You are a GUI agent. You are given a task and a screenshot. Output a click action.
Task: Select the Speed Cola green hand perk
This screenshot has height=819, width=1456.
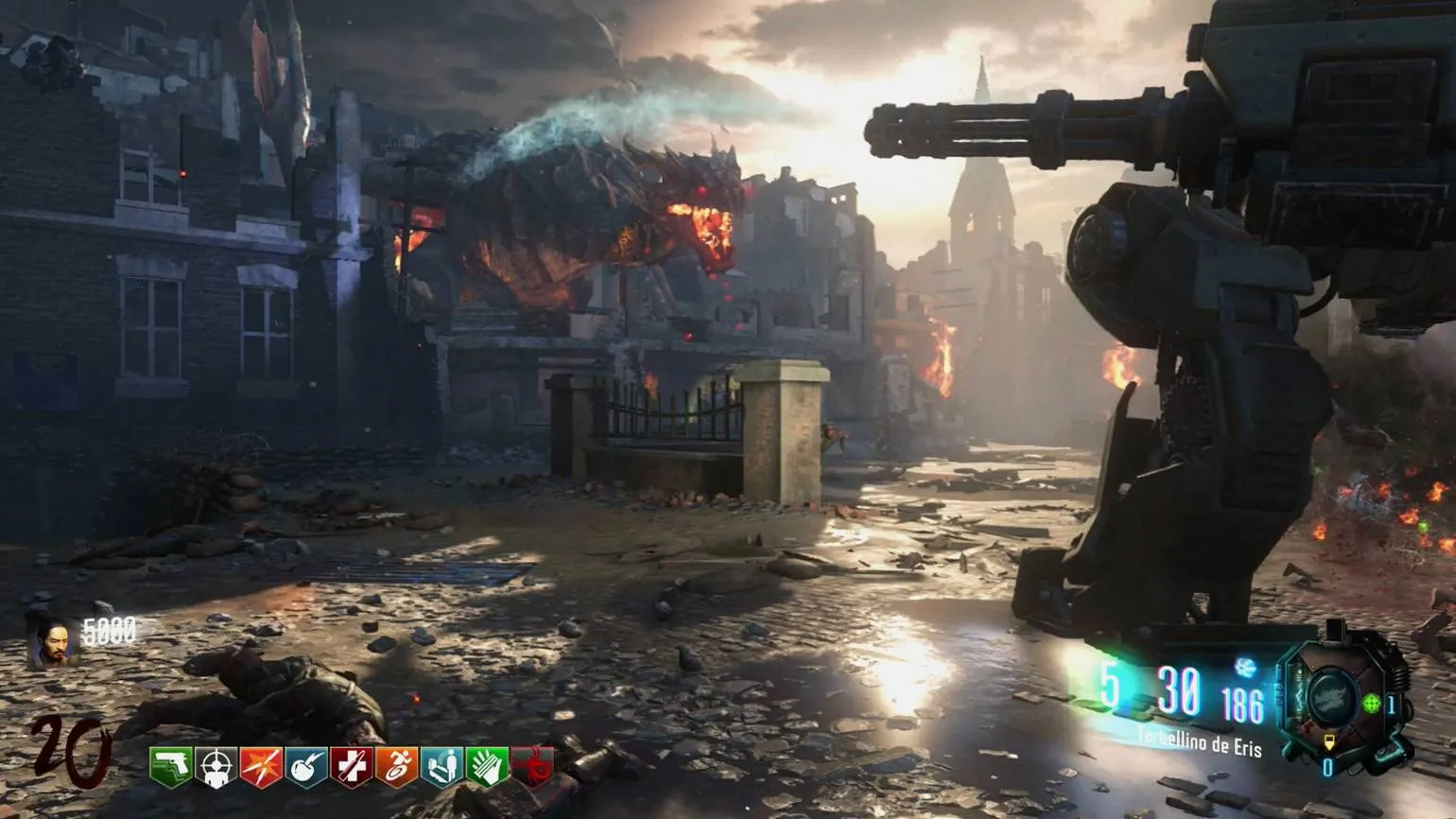tap(487, 767)
